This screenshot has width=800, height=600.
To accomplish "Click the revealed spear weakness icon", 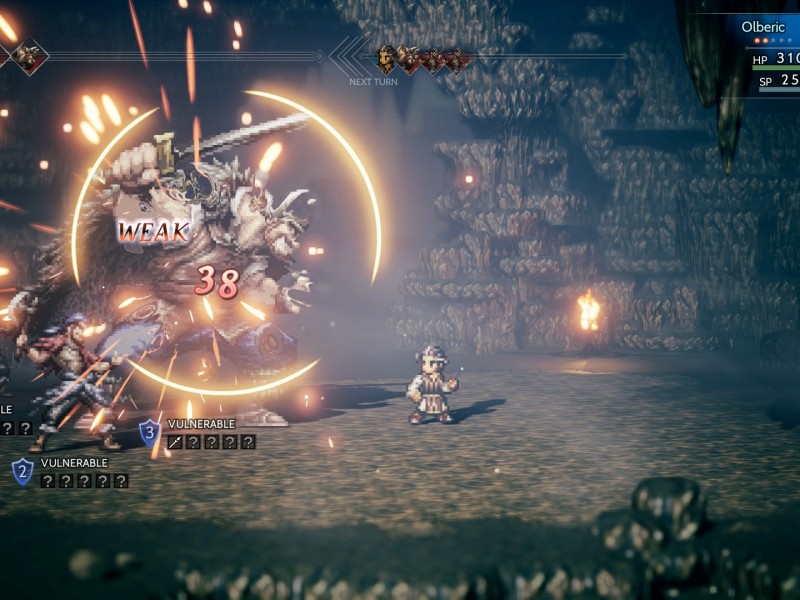I will (x=175, y=441).
